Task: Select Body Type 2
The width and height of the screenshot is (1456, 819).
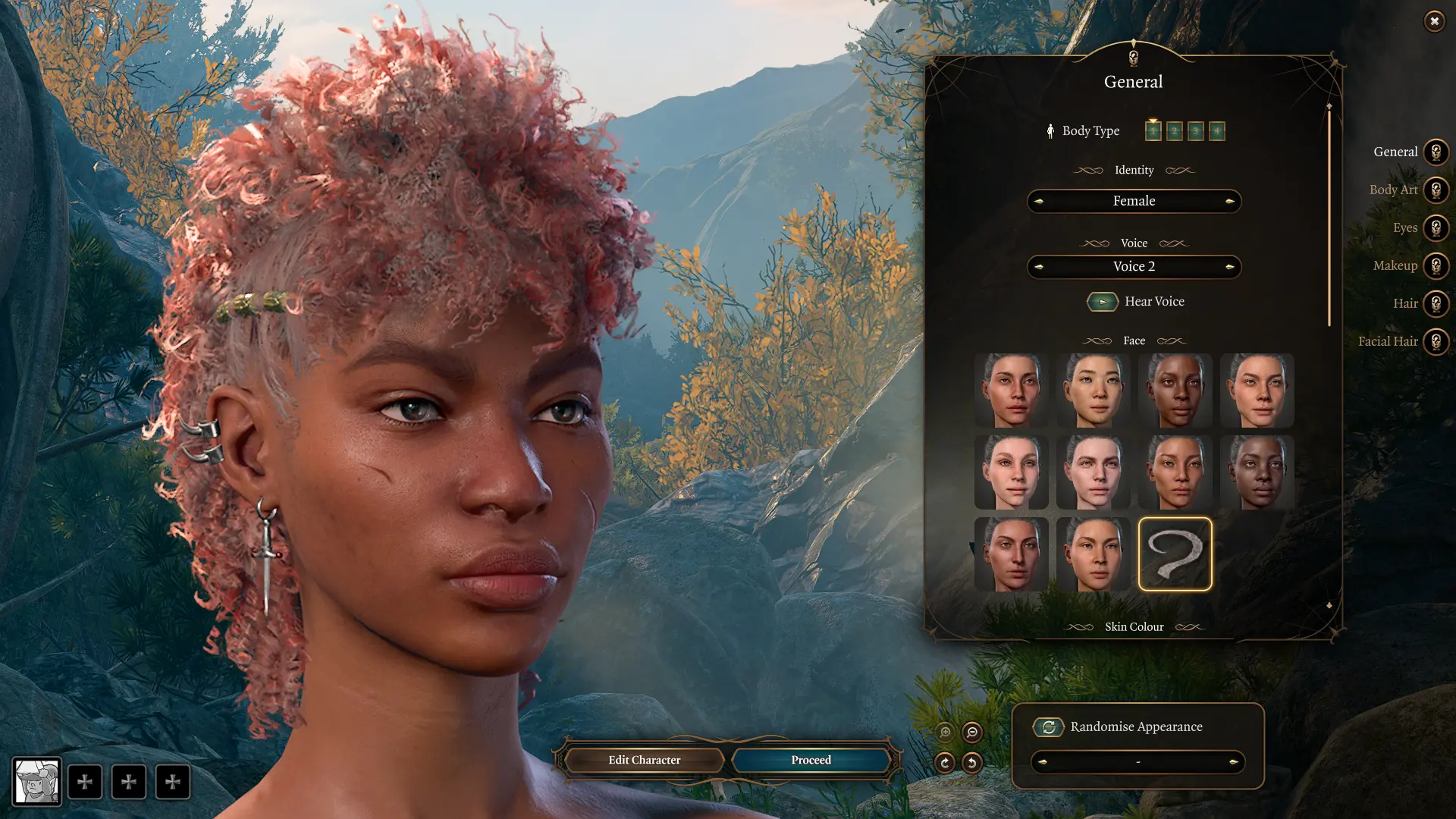Action: click(1174, 131)
